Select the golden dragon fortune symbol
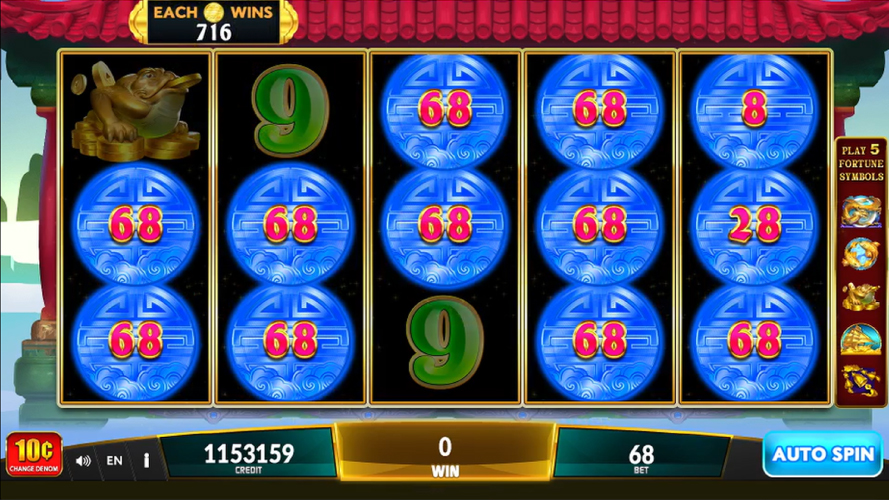The image size is (889, 500). (x=860, y=209)
